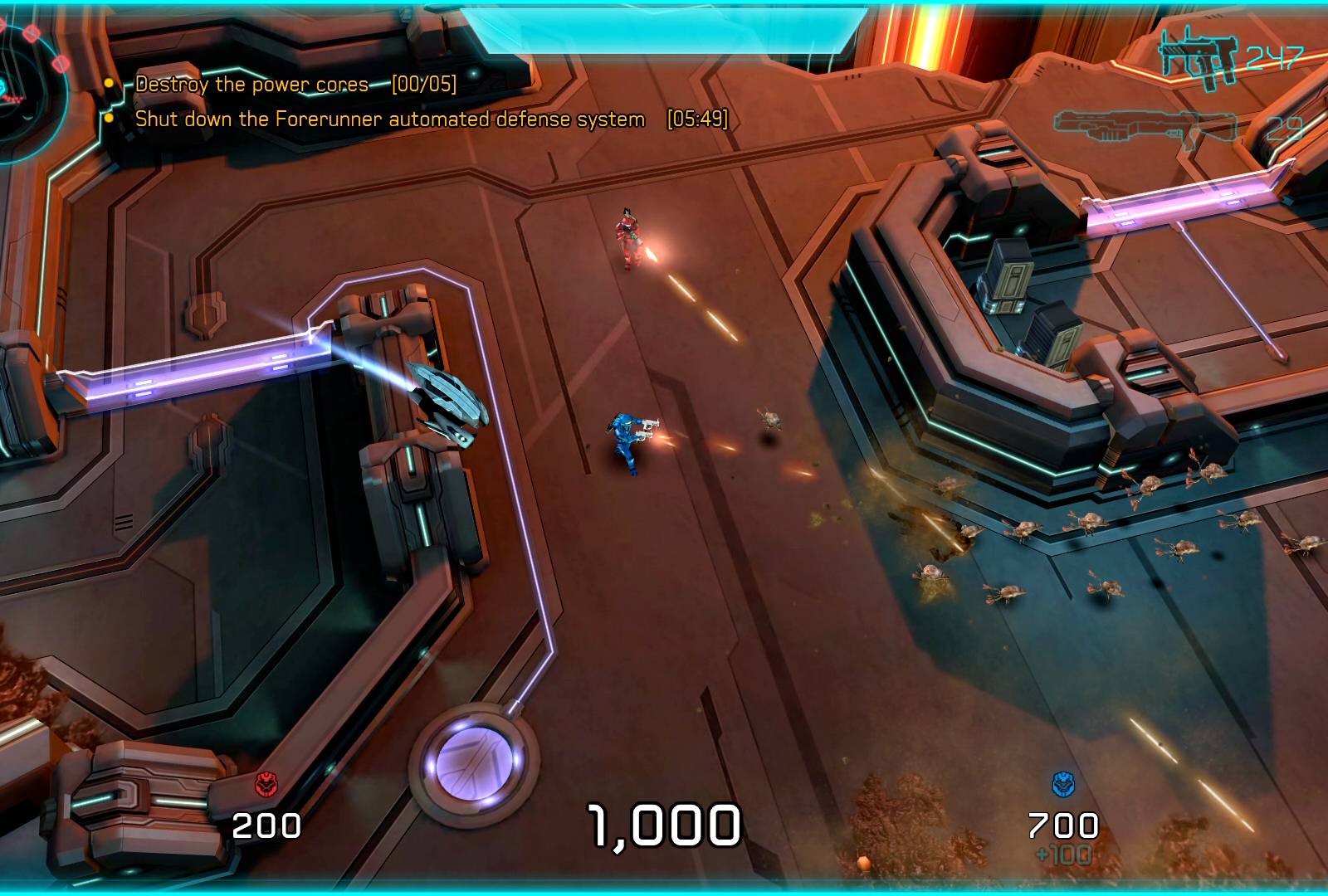Expand the Forerunner defense system objective entry
This screenshot has width=1328, height=896.
click(x=388, y=119)
